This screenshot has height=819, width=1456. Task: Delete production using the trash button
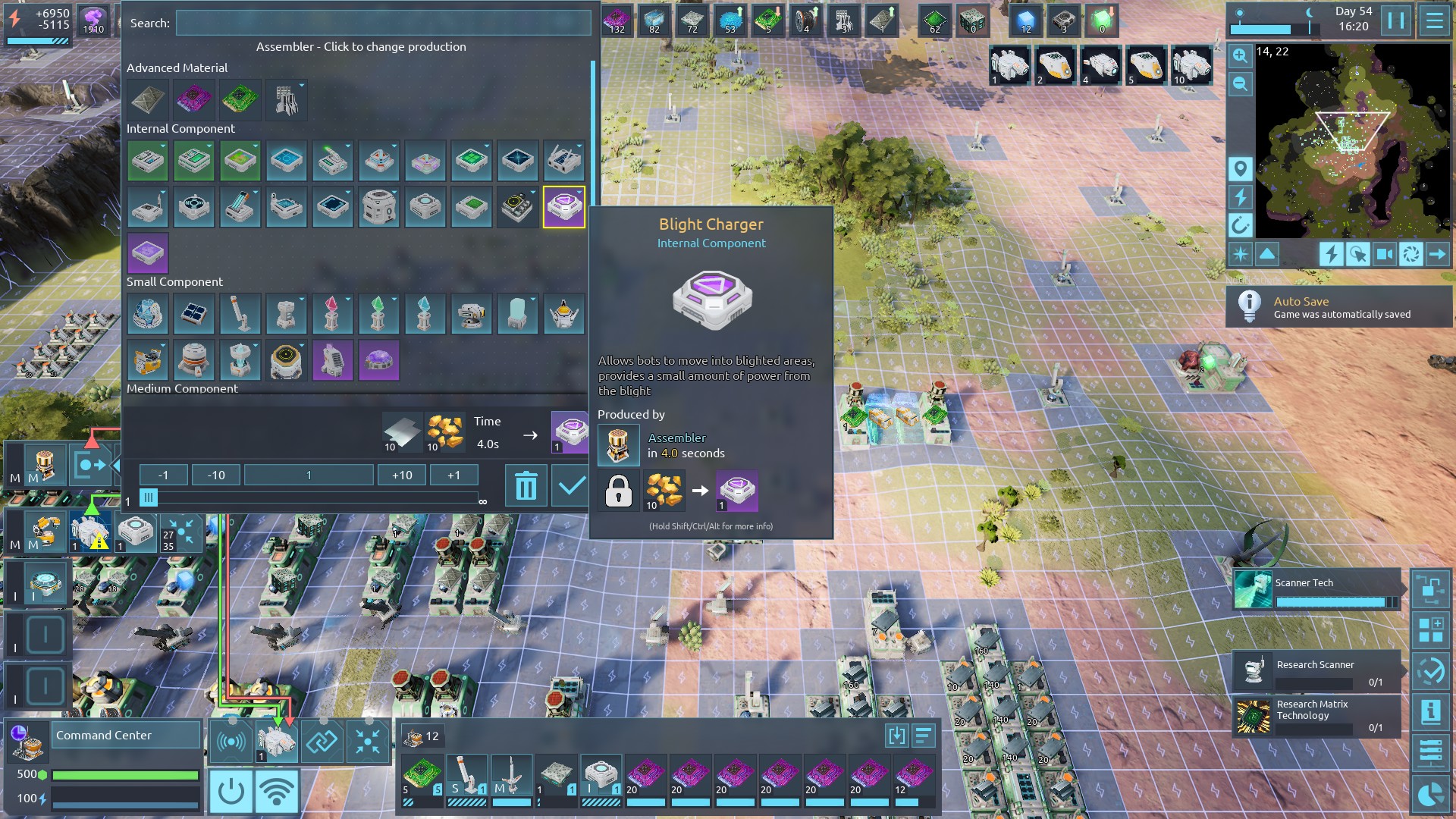pyautogui.click(x=526, y=485)
